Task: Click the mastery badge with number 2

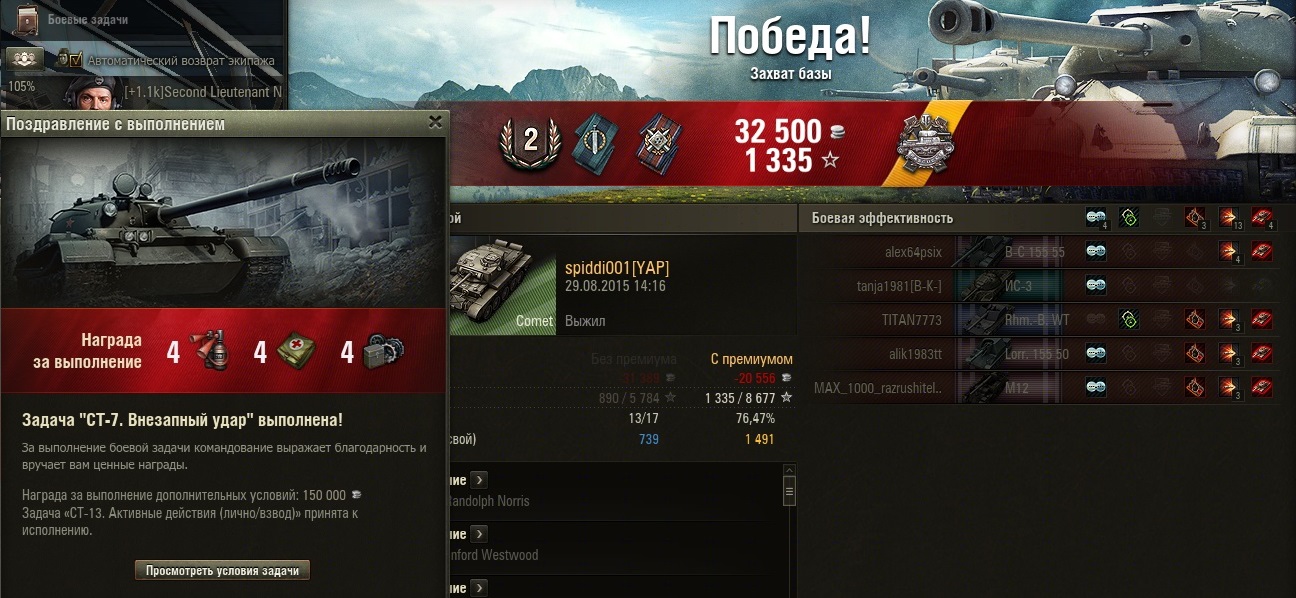Action: point(530,145)
